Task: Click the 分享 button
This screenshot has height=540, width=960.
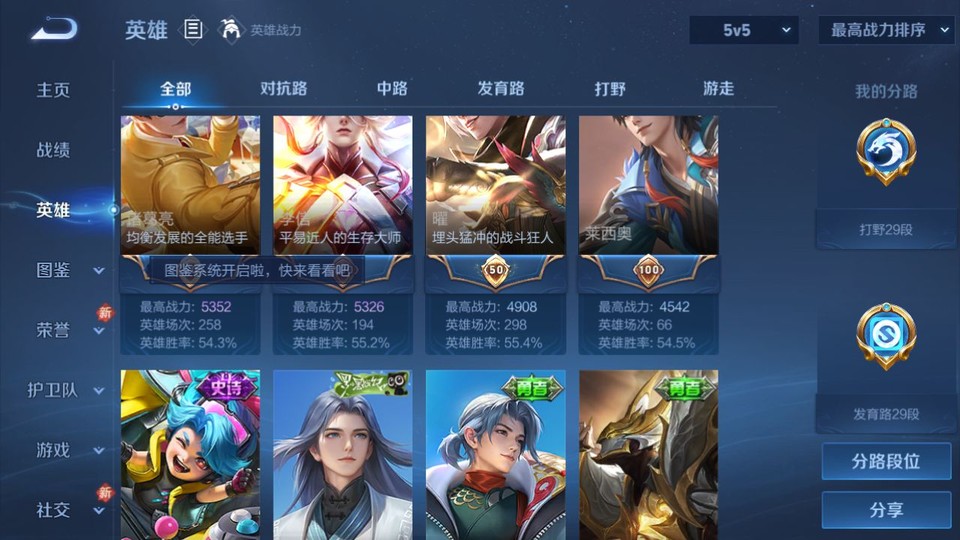Action: 886,510
